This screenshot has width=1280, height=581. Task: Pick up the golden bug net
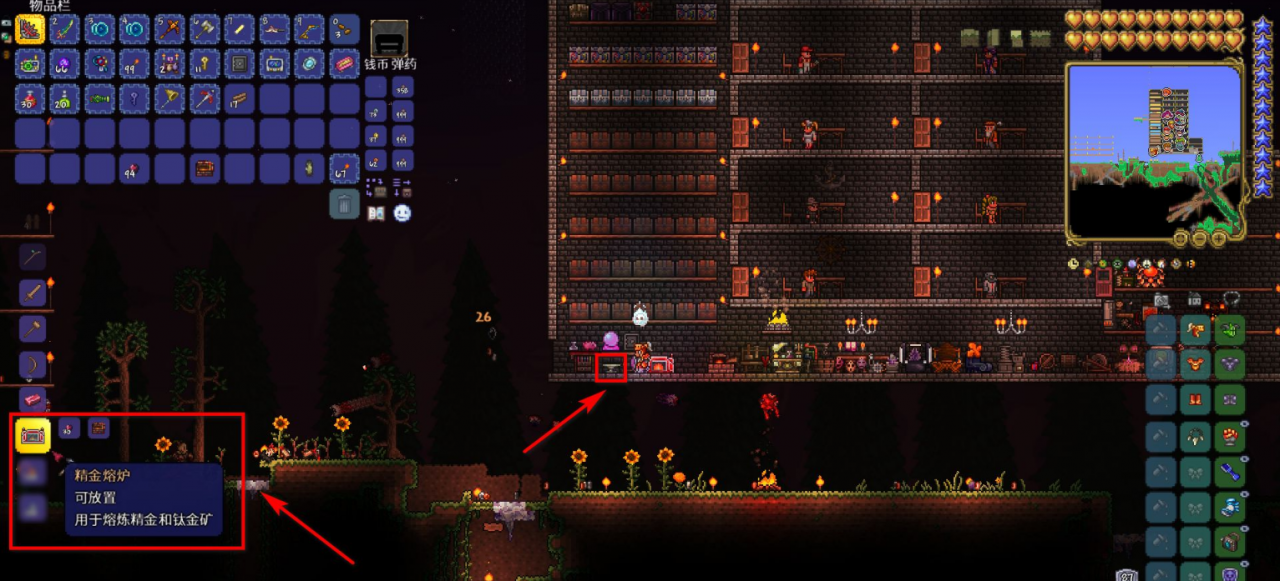point(170,99)
